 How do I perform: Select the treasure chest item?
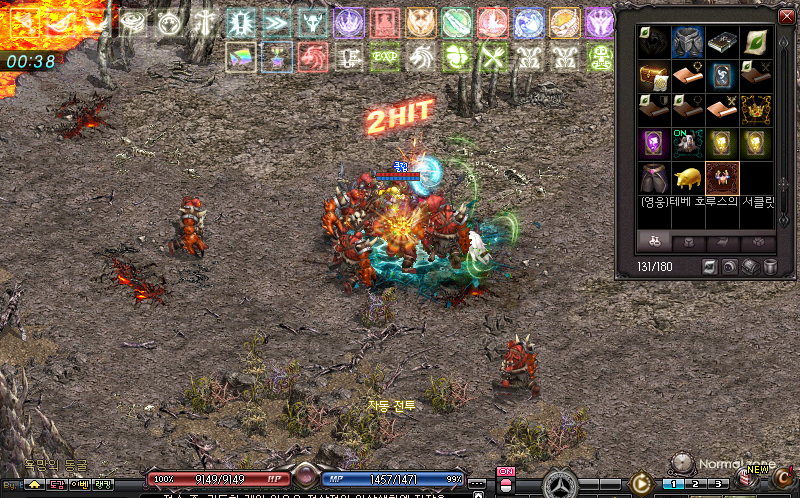pos(654,75)
